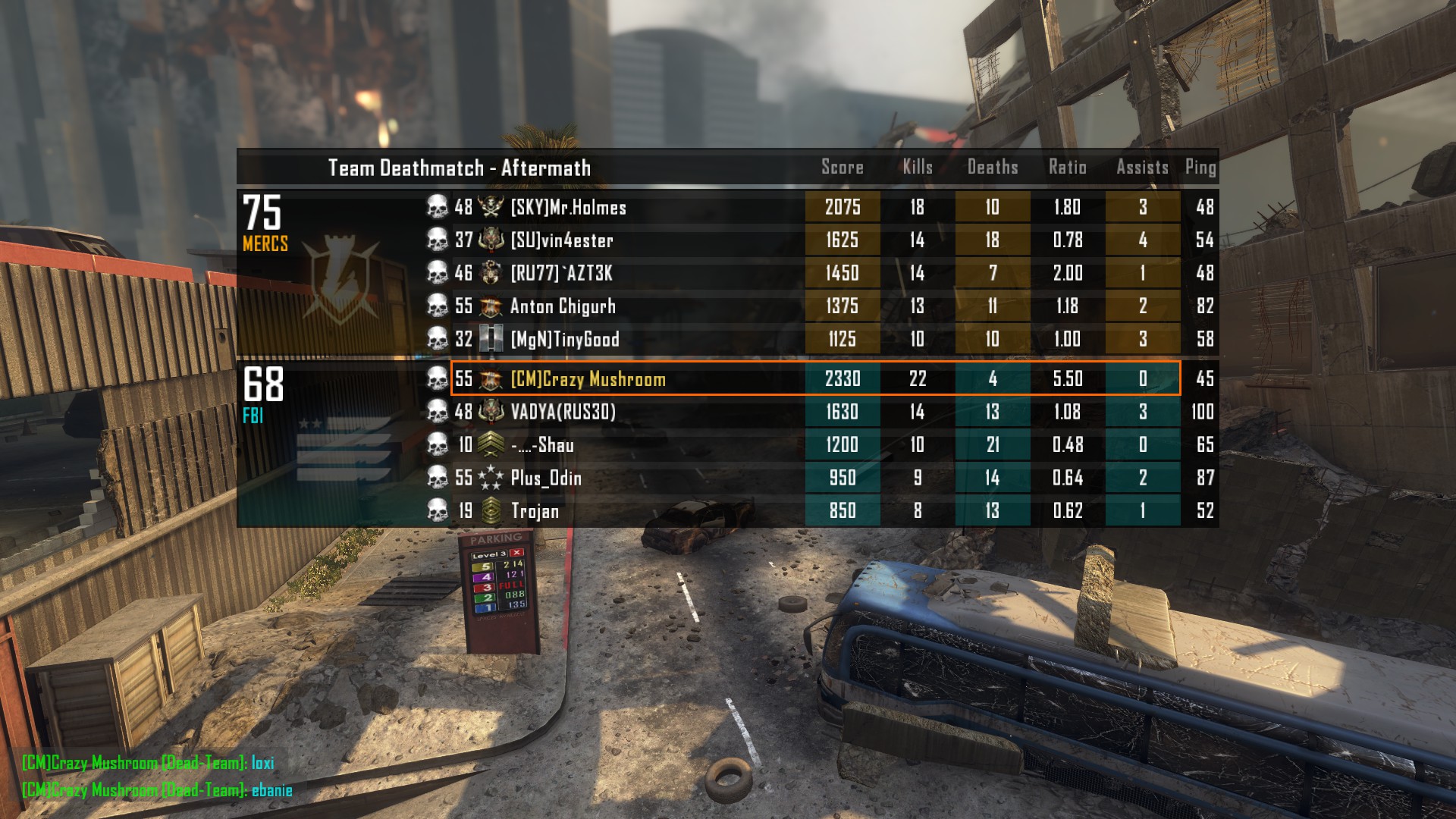The image size is (1456, 819).
Task: Click the -....-Shau player row
Action: (542, 445)
